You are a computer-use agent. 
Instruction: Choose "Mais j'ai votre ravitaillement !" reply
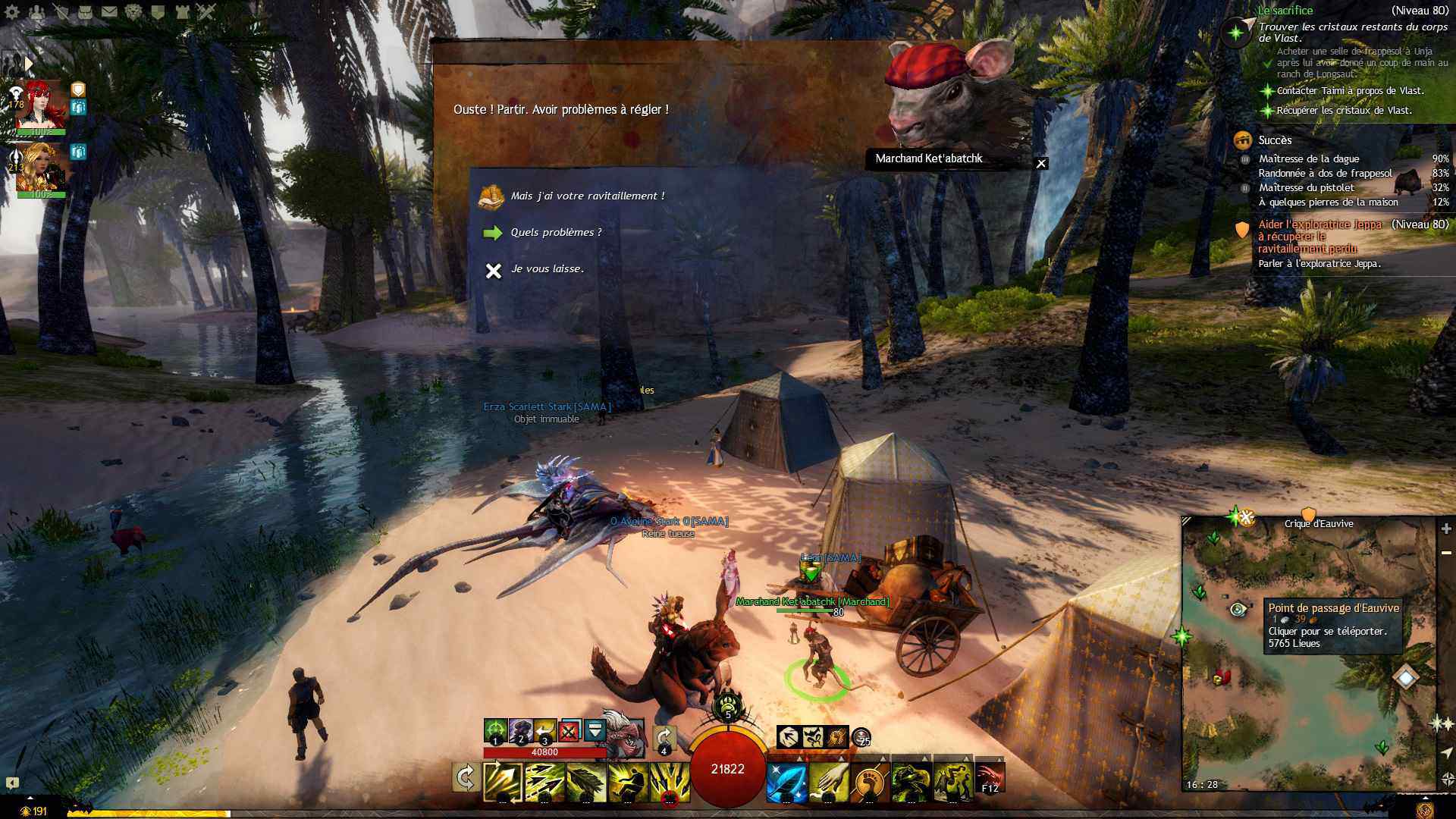tap(587, 196)
